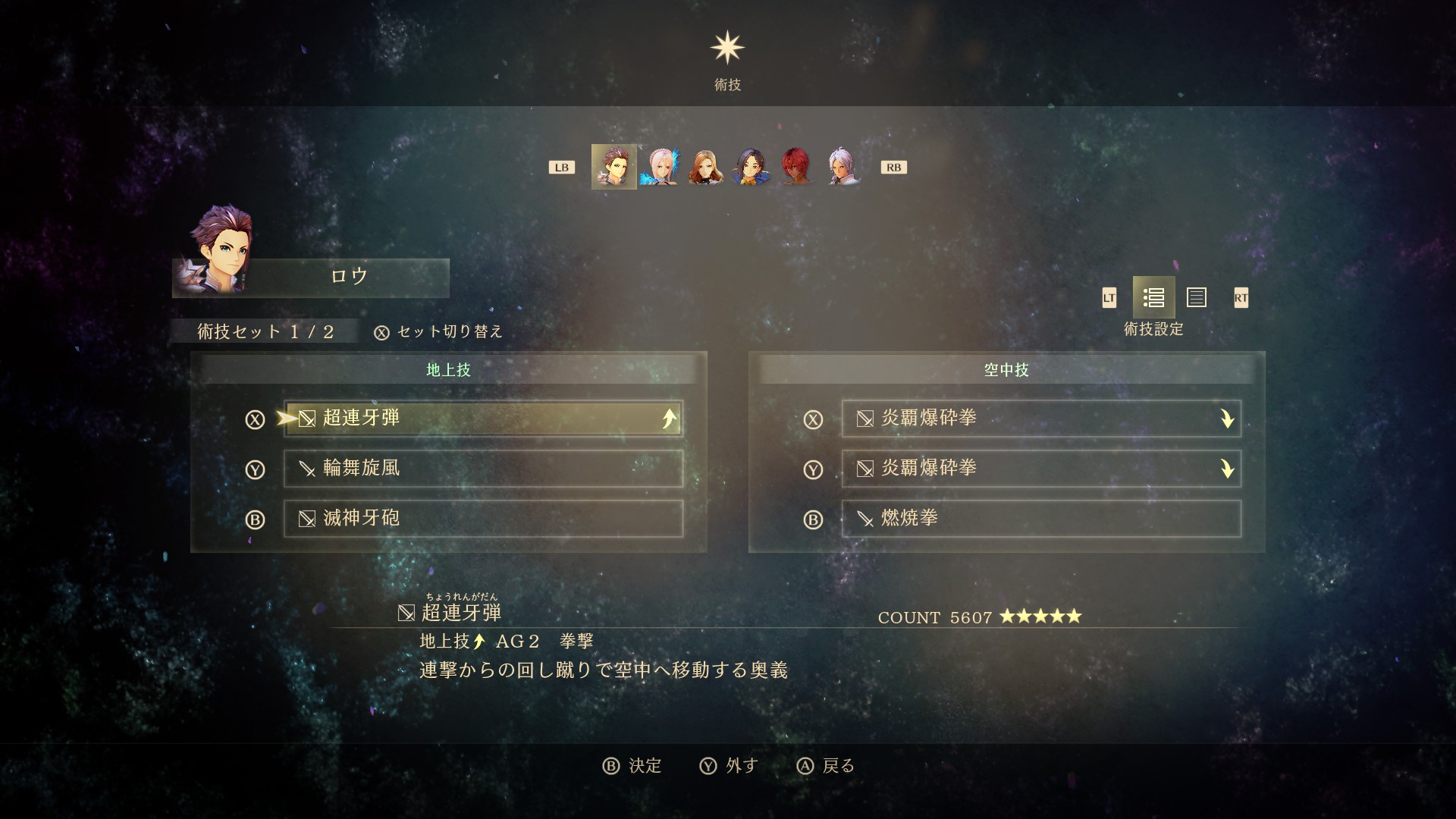Select the 滅神牙砲 ground arte slot
Screen dimensions: 1456x819
pyautogui.click(x=483, y=519)
